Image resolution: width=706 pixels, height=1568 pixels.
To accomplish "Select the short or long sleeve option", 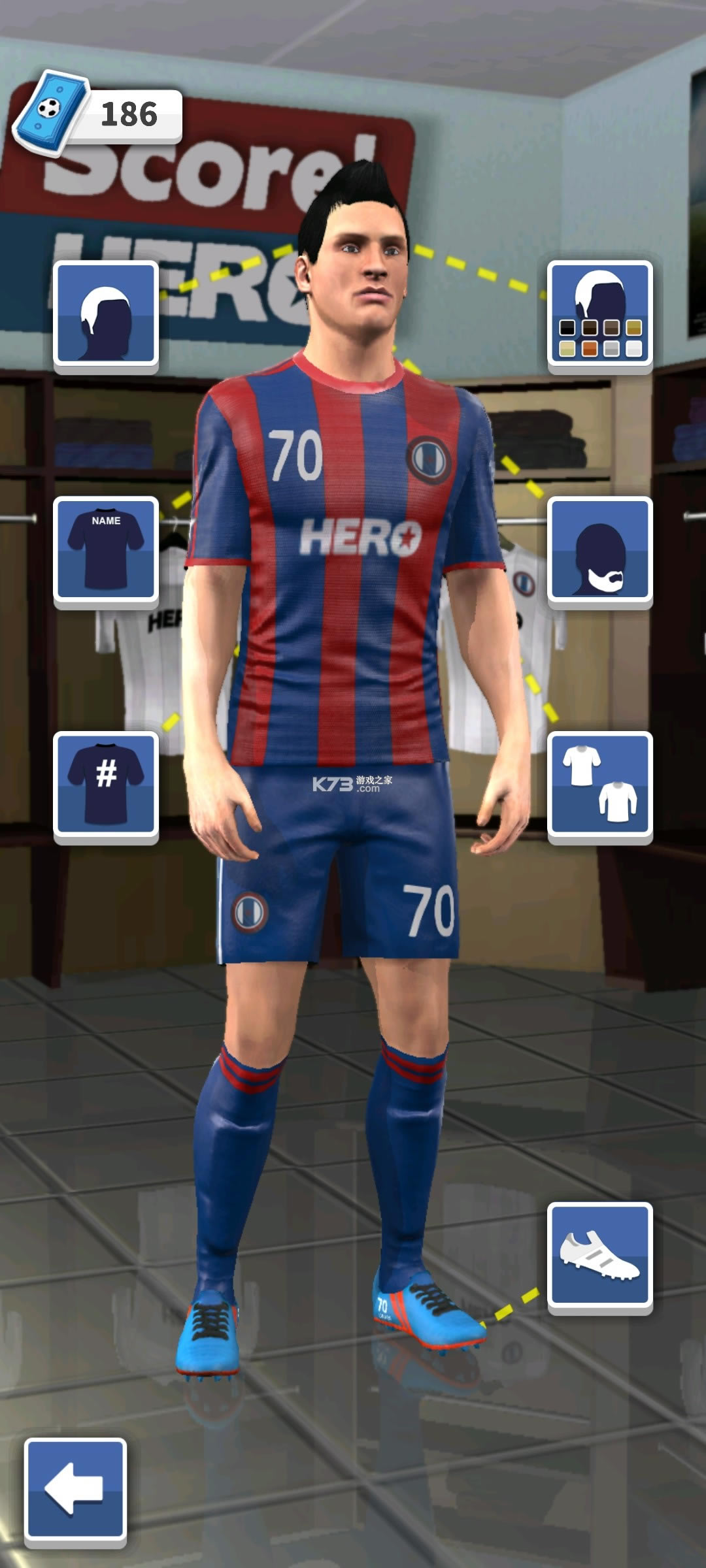I will 599,784.
